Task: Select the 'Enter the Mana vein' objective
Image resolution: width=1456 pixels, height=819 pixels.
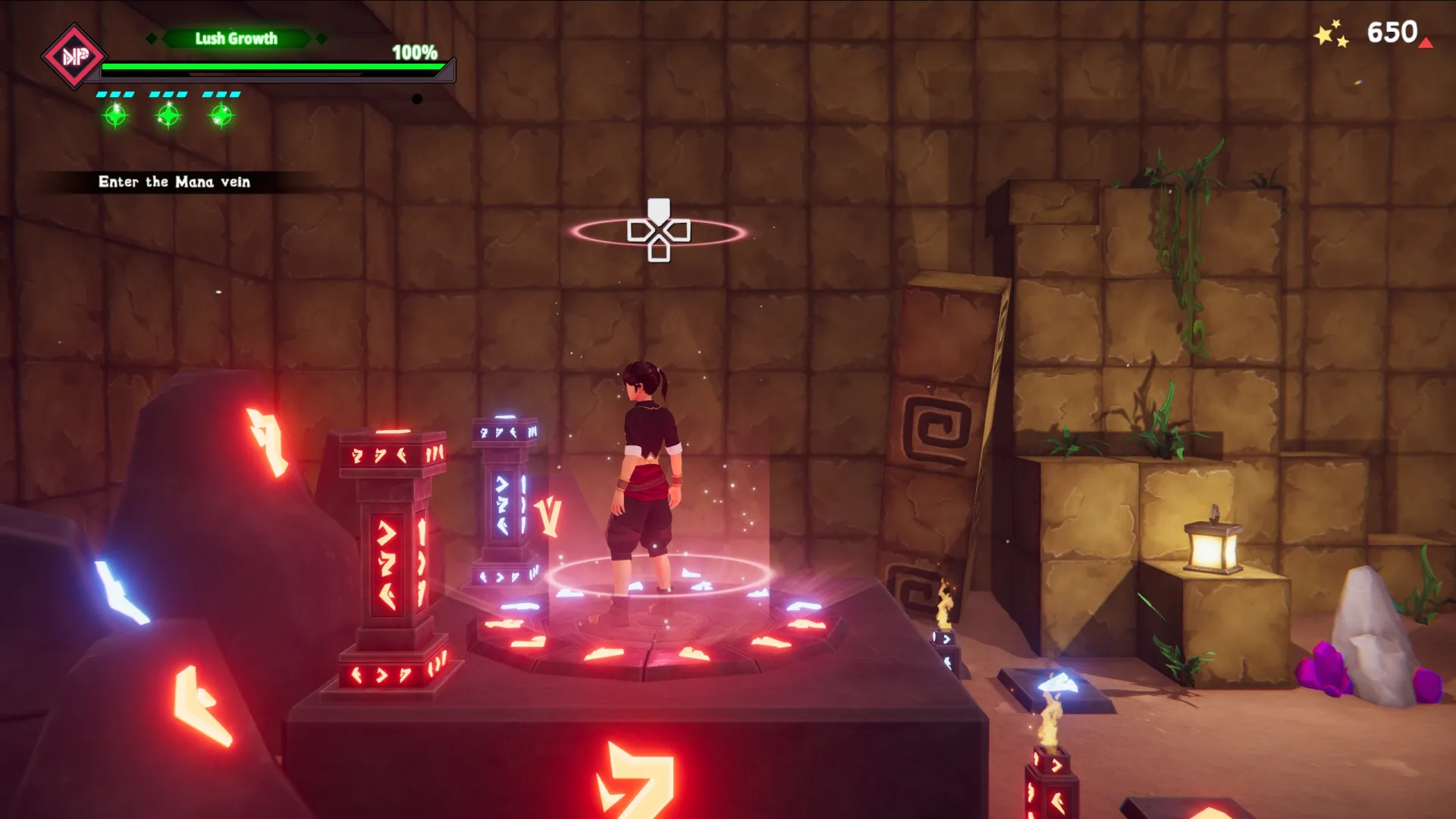Action: point(174,182)
